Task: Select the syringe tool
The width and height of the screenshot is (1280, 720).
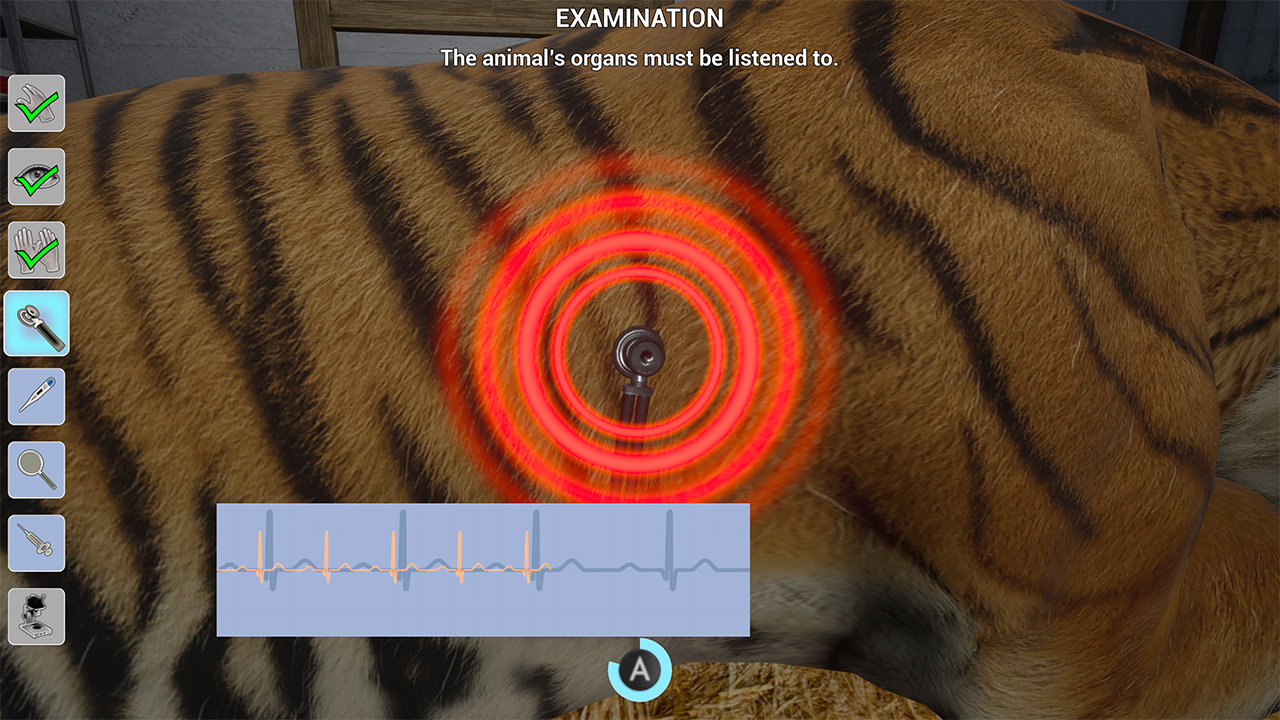Action: tap(36, 542)
